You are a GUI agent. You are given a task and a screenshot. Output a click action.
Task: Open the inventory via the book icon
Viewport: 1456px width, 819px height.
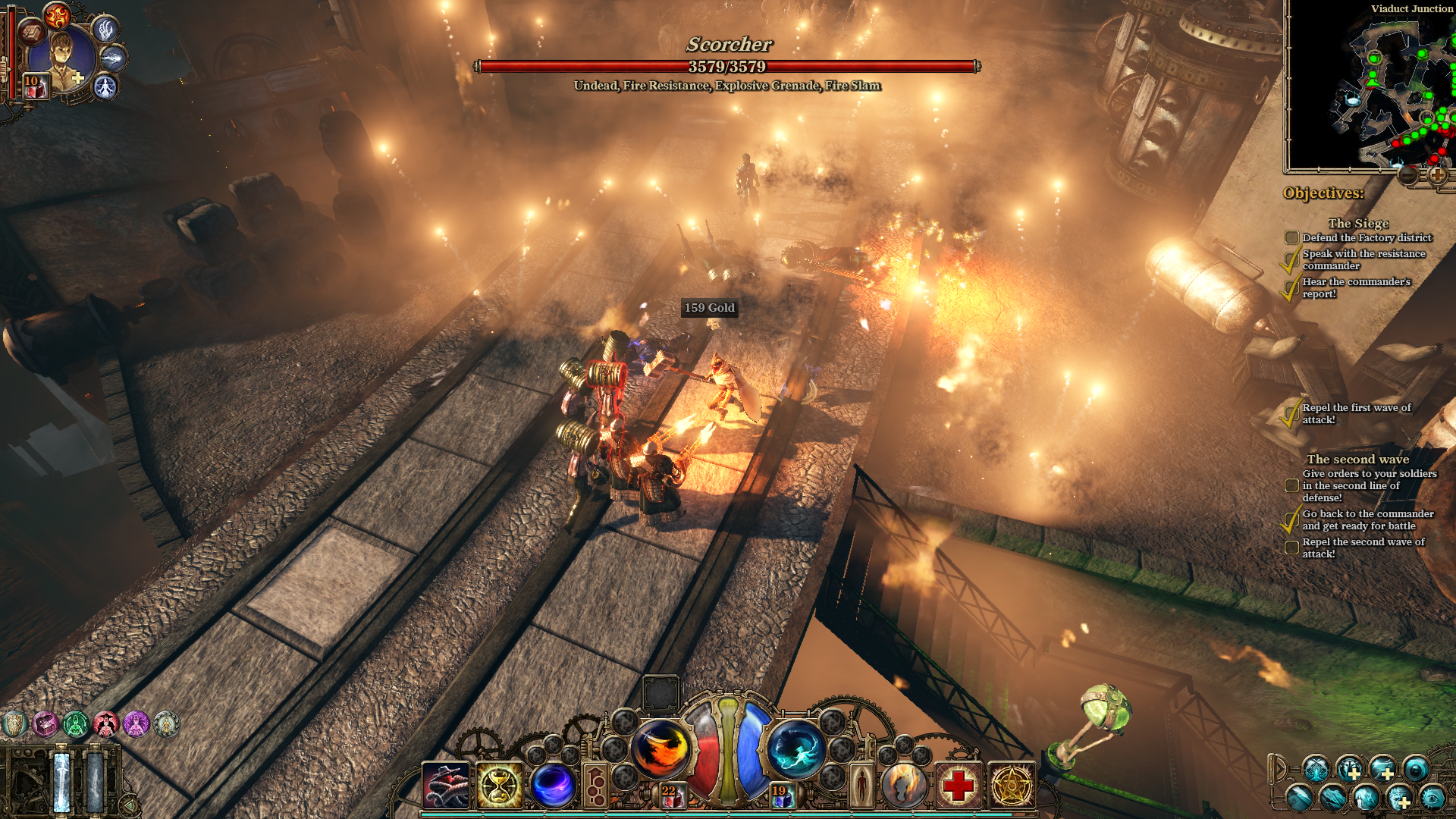[x=33, y=33]
